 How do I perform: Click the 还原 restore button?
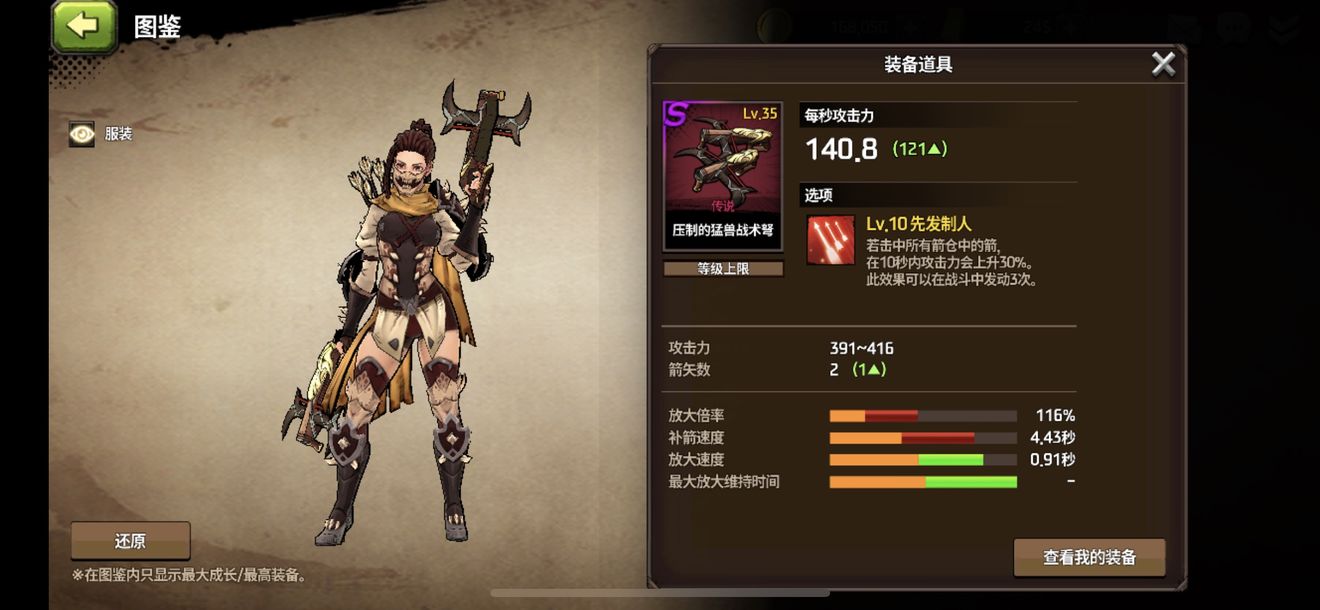point(130,541)
